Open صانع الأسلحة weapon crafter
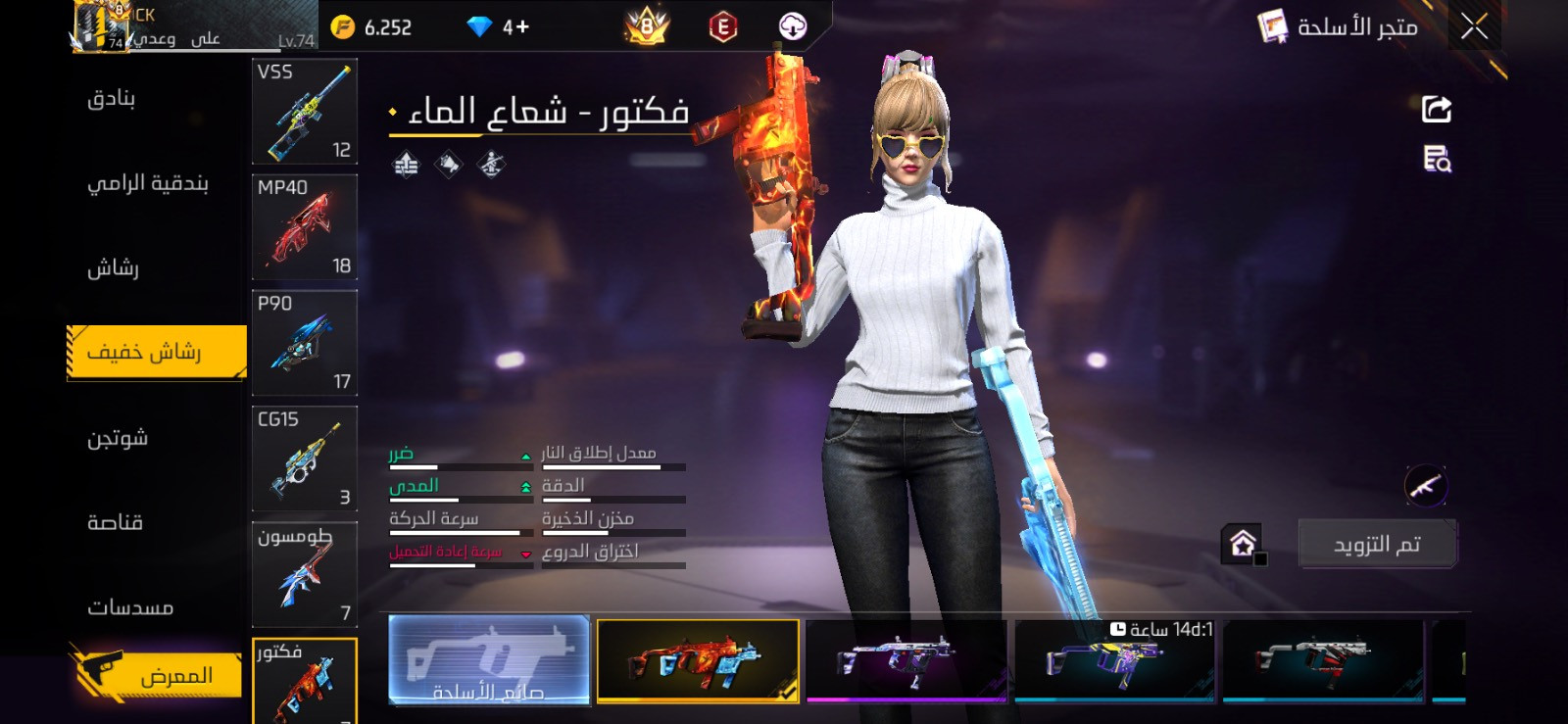1568x724 pixels. coord(490,662)
